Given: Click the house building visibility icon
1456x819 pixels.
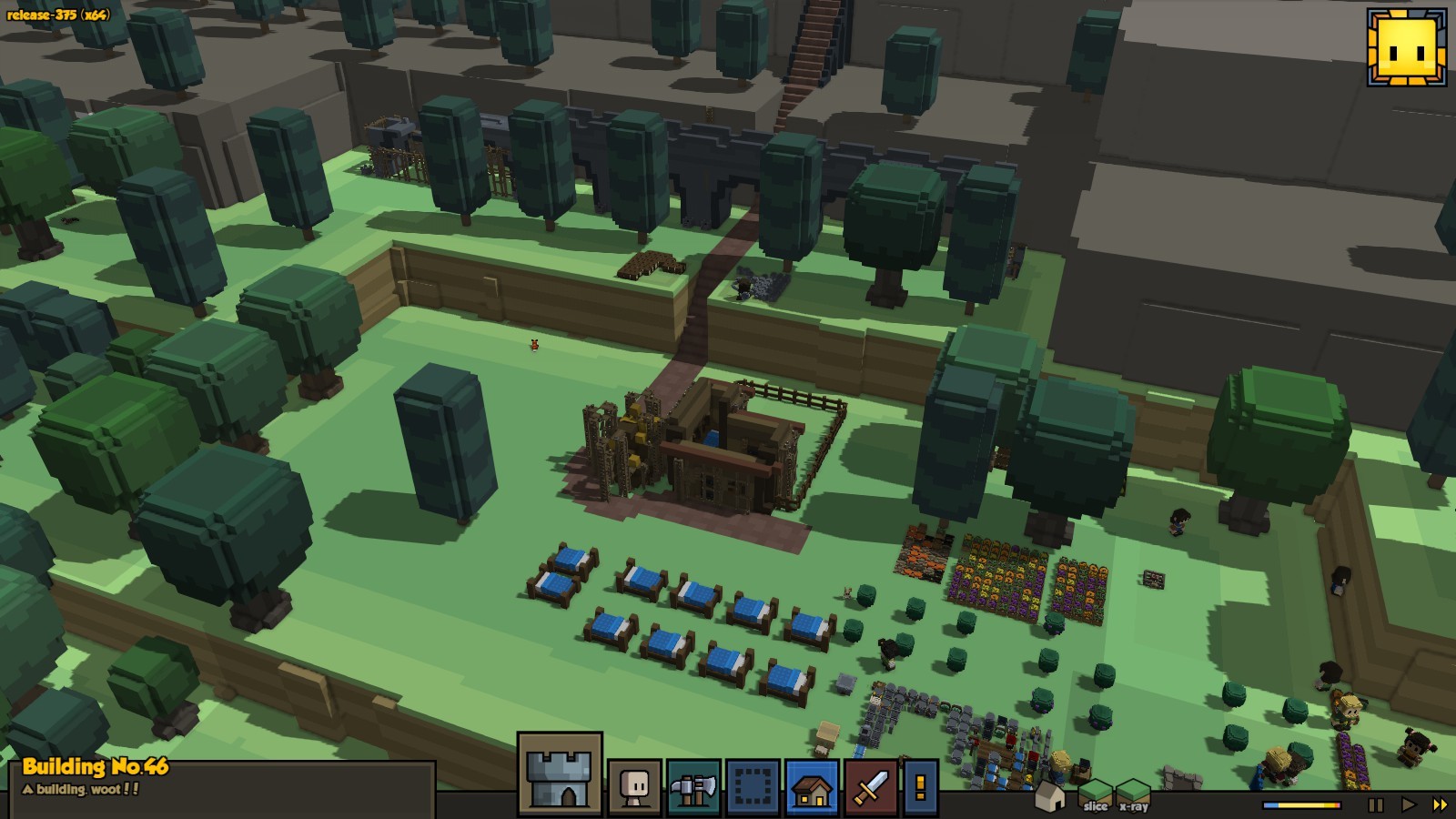Looking at the screenshot, I should pyautogui.click(x=1052, y=797).
